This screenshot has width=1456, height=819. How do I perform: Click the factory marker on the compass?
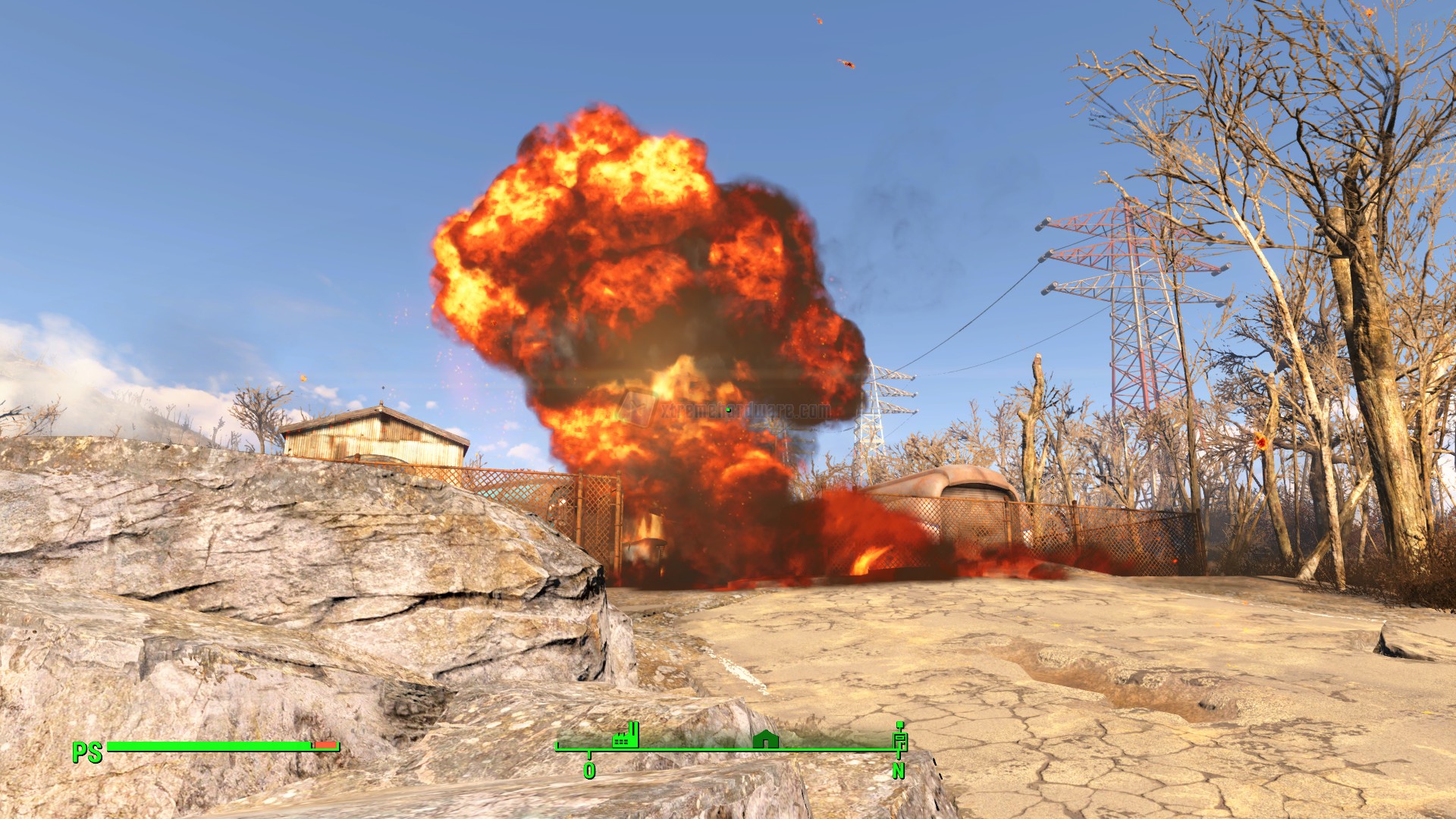626,736
